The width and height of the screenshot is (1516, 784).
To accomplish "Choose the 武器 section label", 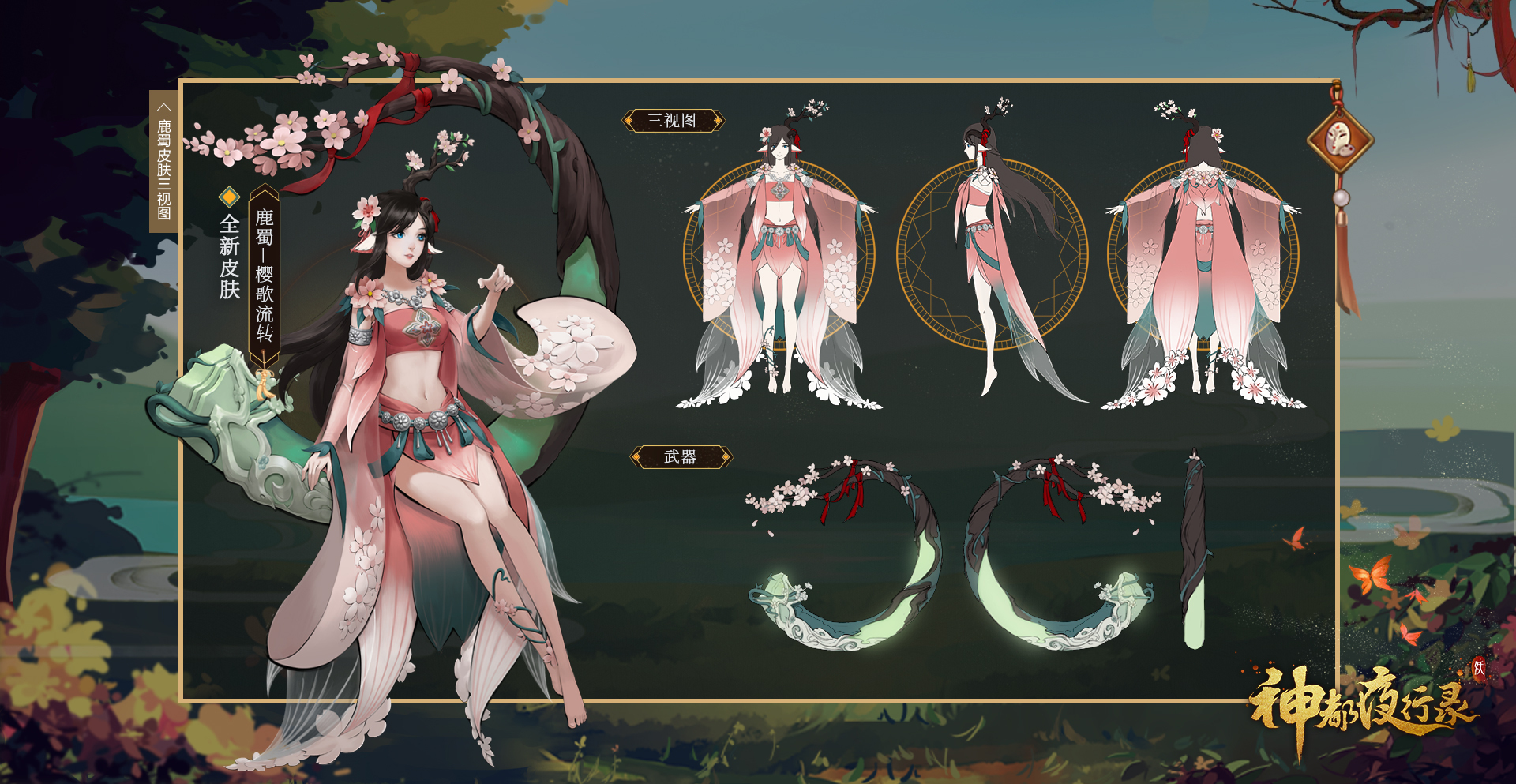I will (681, 457).
